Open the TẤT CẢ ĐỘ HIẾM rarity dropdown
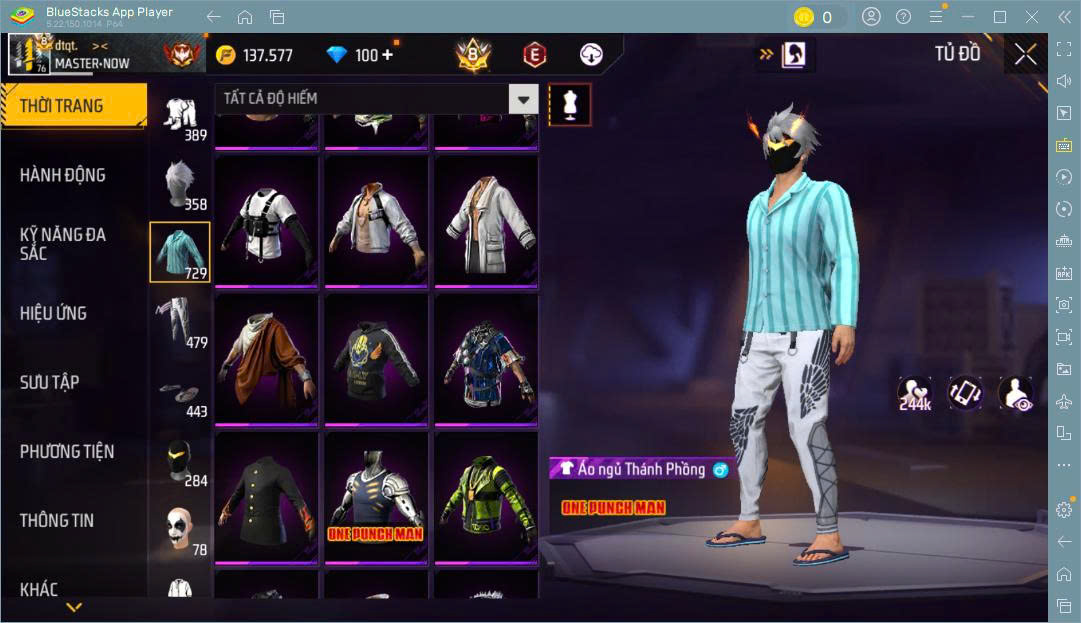 point(376,98)
